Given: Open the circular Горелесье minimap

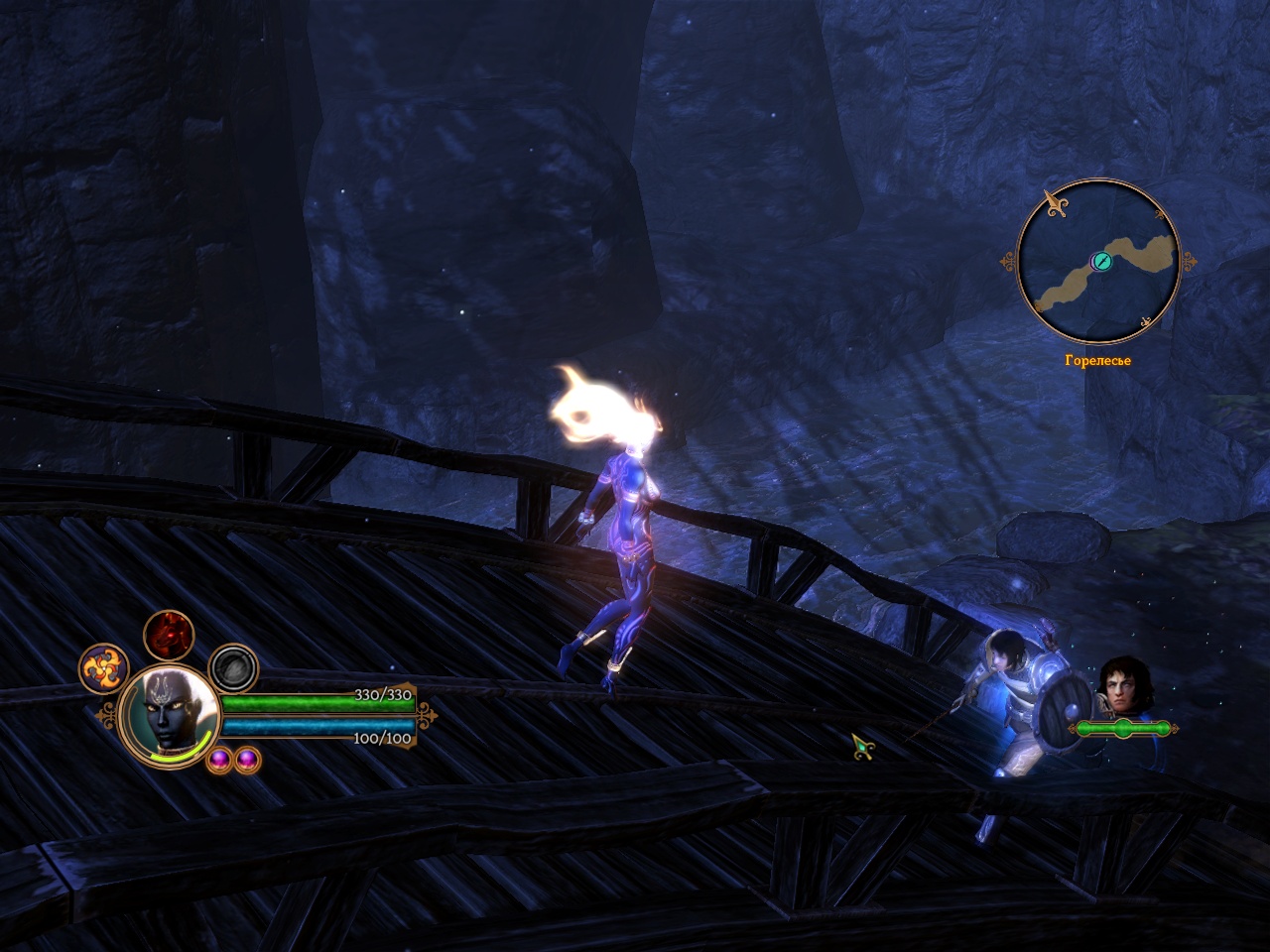Looking at the screenshot, I should pyautogui.click(x=1098, y=263).
